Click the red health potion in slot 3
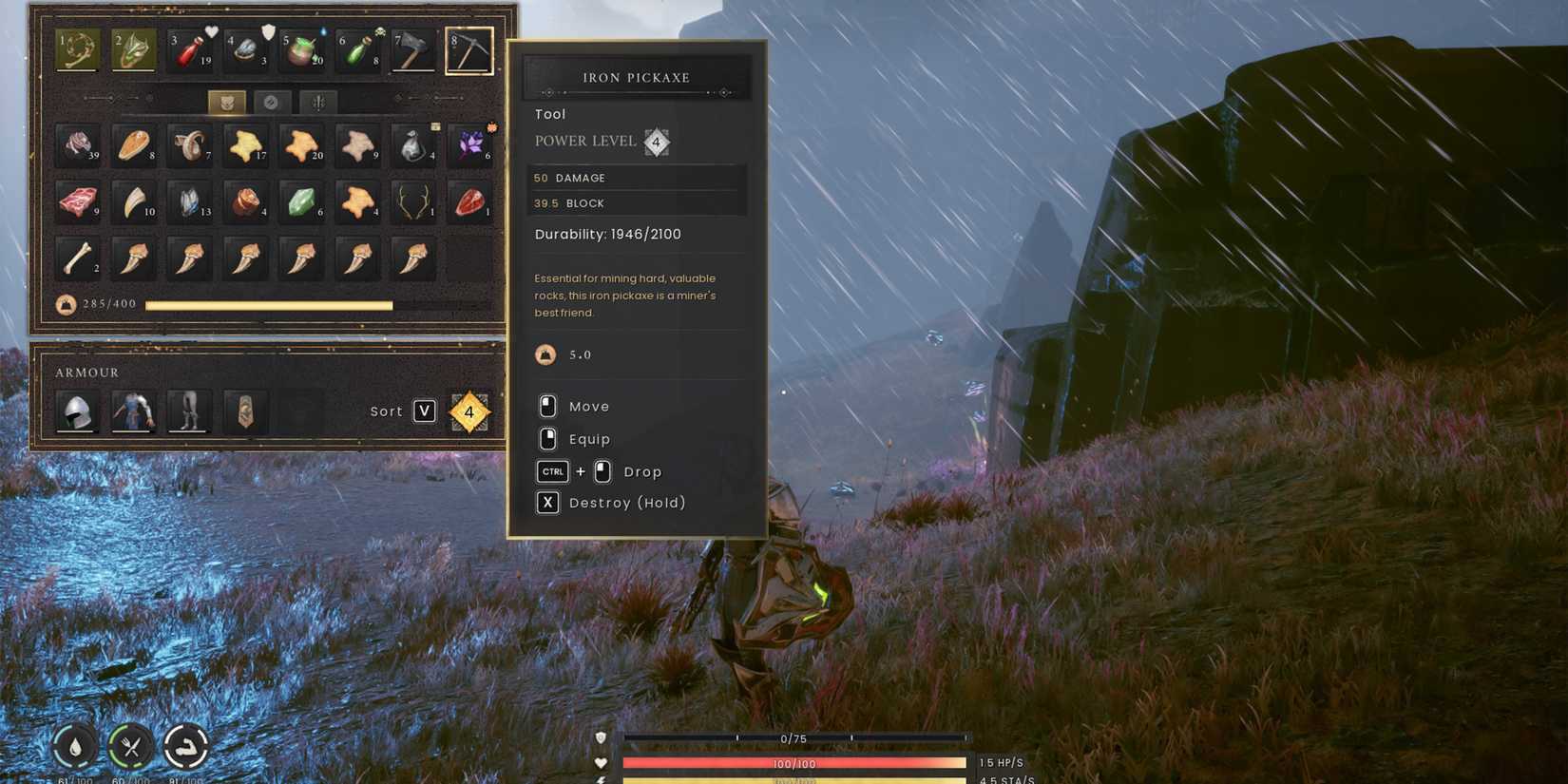Viewport: 1568px width, 784px height. 189,50
